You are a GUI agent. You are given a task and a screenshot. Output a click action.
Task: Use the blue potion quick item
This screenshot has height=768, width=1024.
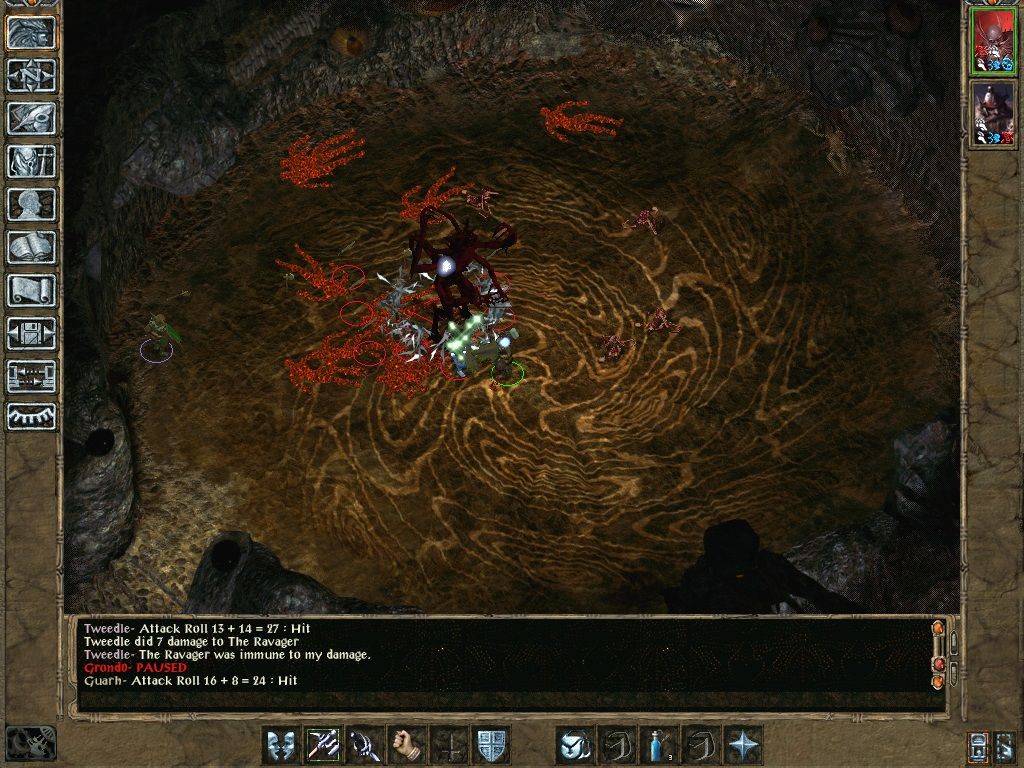click(659, 745)
